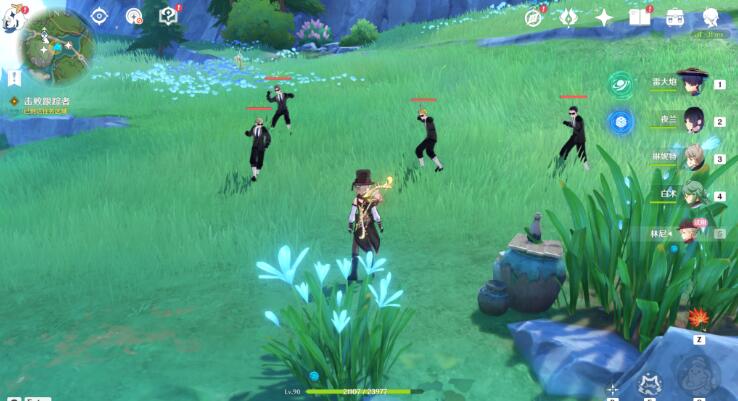Use the red flower gadget icon
Screen dimensions: 738x401
(x=697, y=318)
